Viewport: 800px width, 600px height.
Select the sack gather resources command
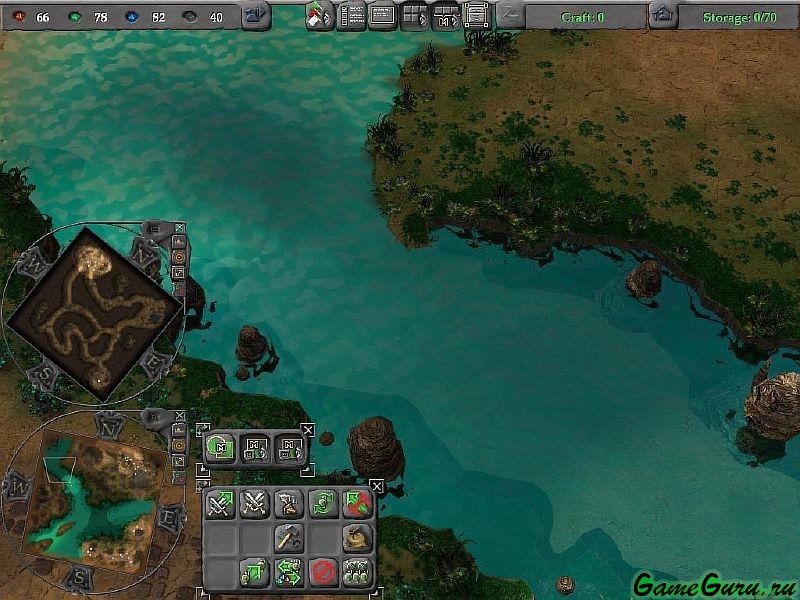(x=357, y=538)
